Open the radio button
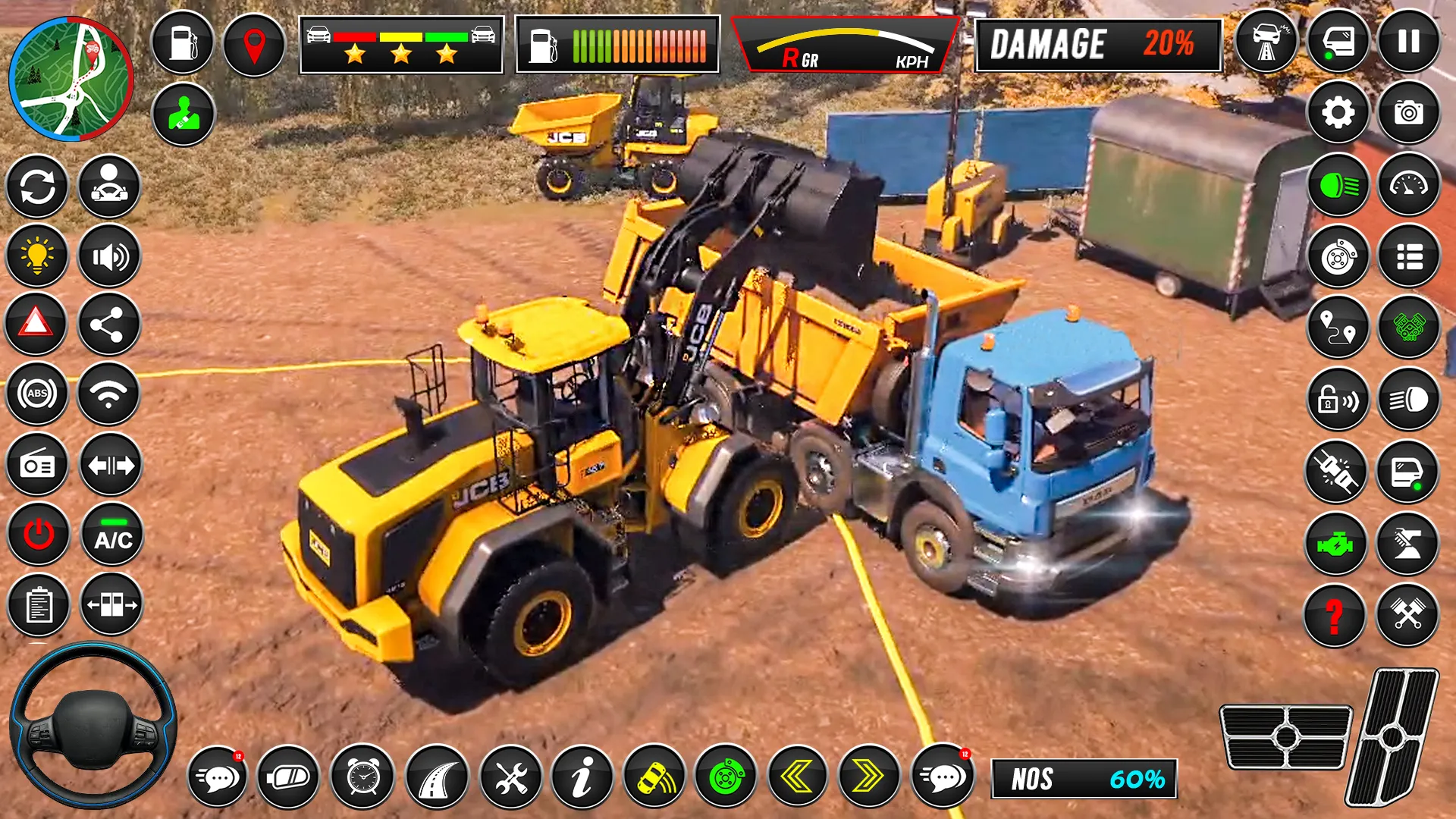The height and width of the screenshot is (819, 1456). [x=37, y=465]
